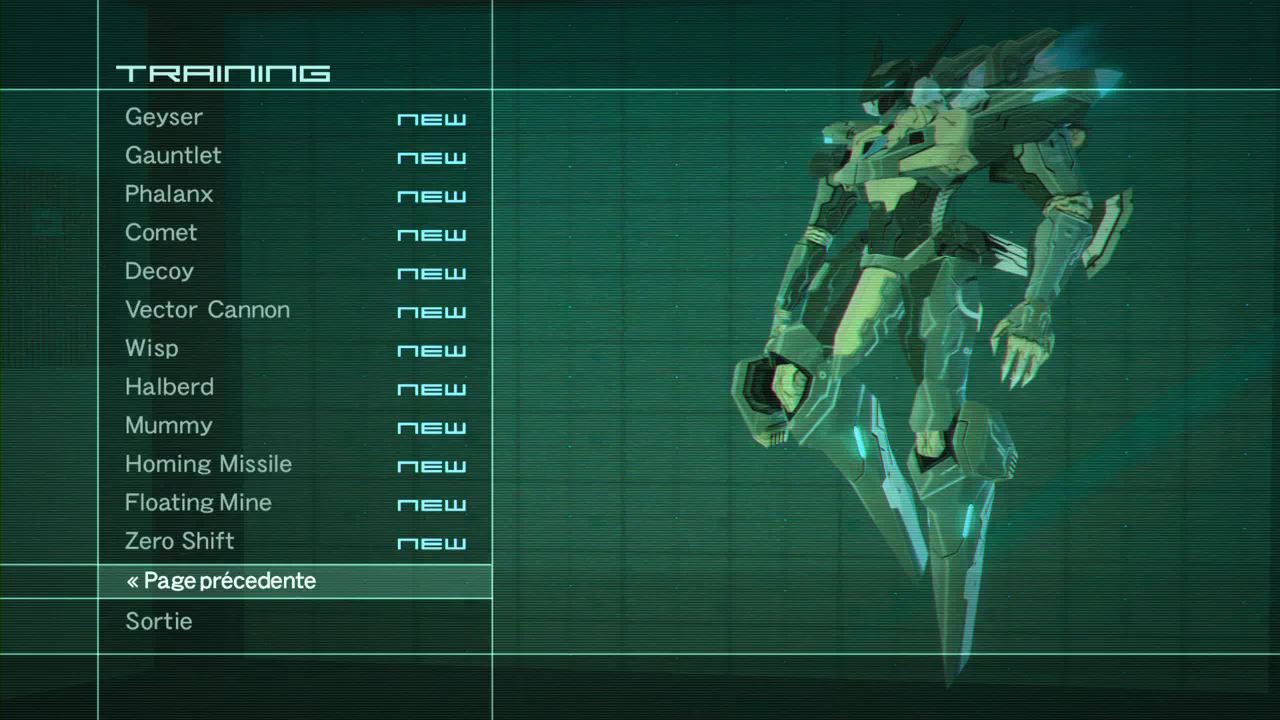Open the Zero Shift training
Image resolution: width=1280 pixels, height=720 pixels.
coord(179,541)
